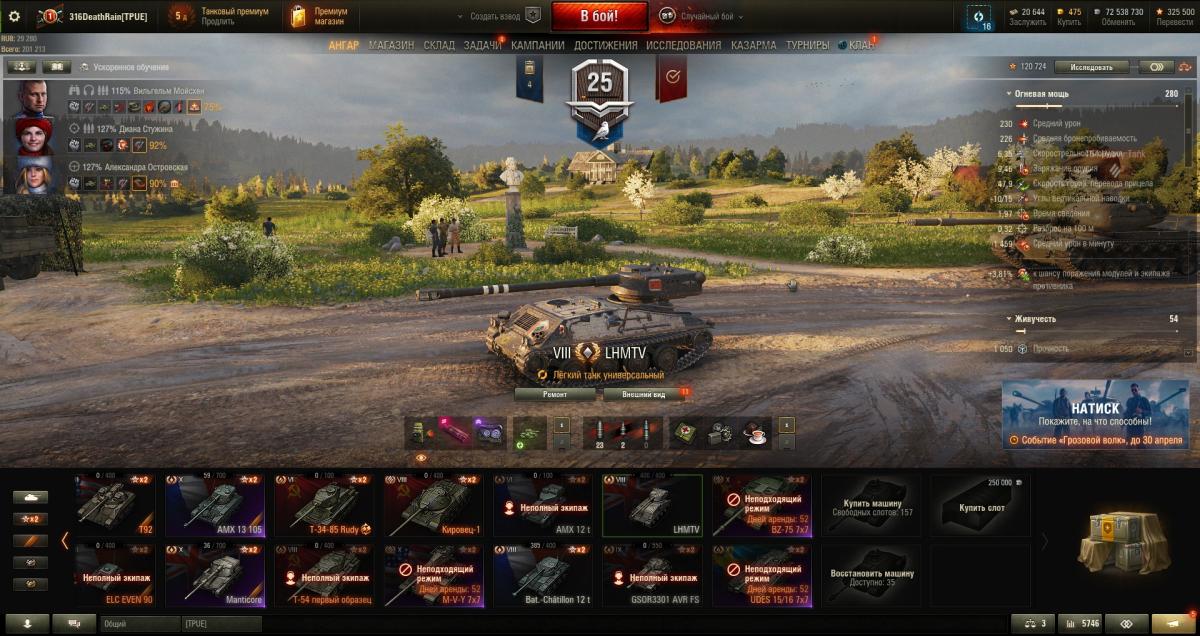1200x636 pixels.
Task: Show the КАЗАРМА tab
Action: 753,45
